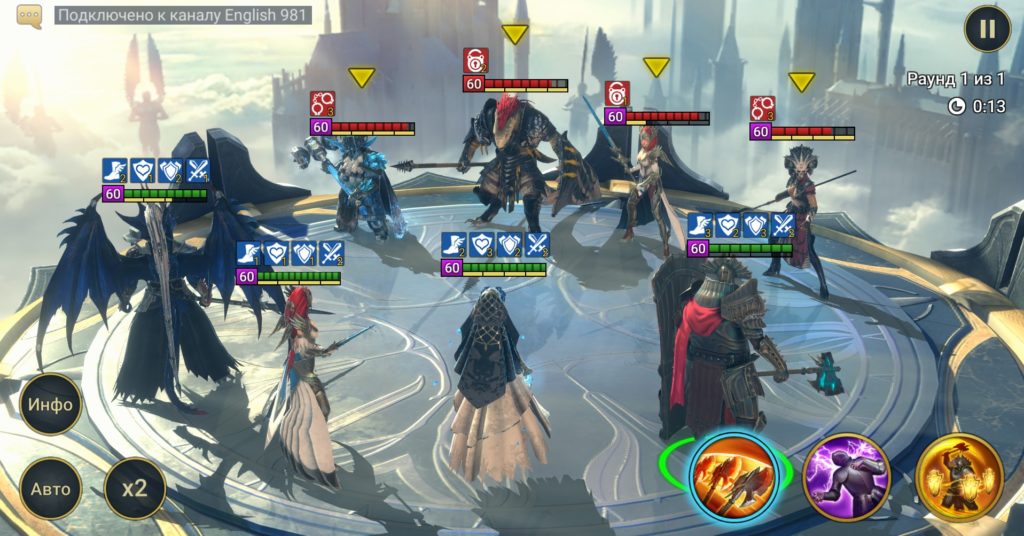1024x536 pixels.
Task: Open the Инфо panel
Action: point(50,405)
